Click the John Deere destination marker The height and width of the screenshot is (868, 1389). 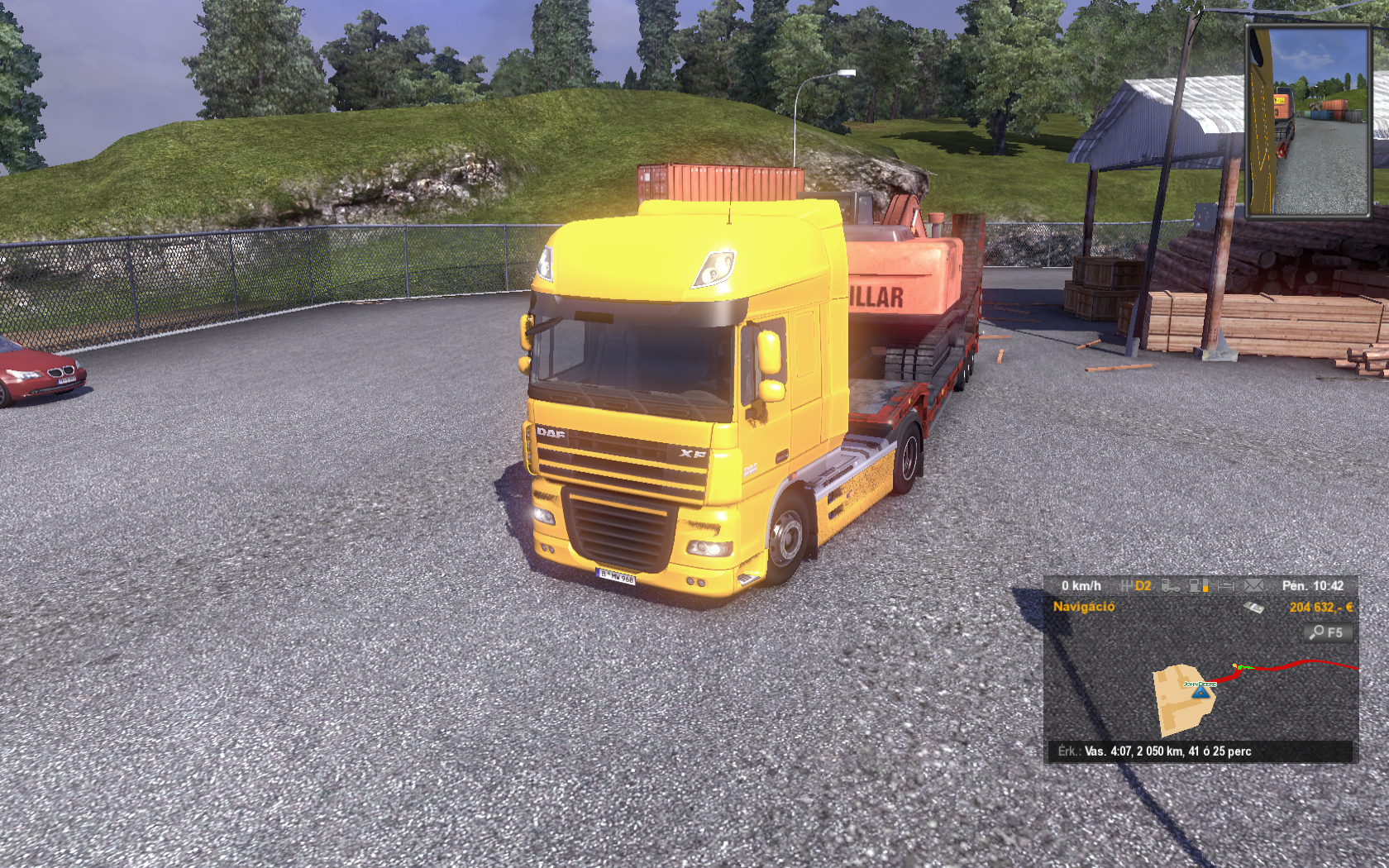(1200, 684)
